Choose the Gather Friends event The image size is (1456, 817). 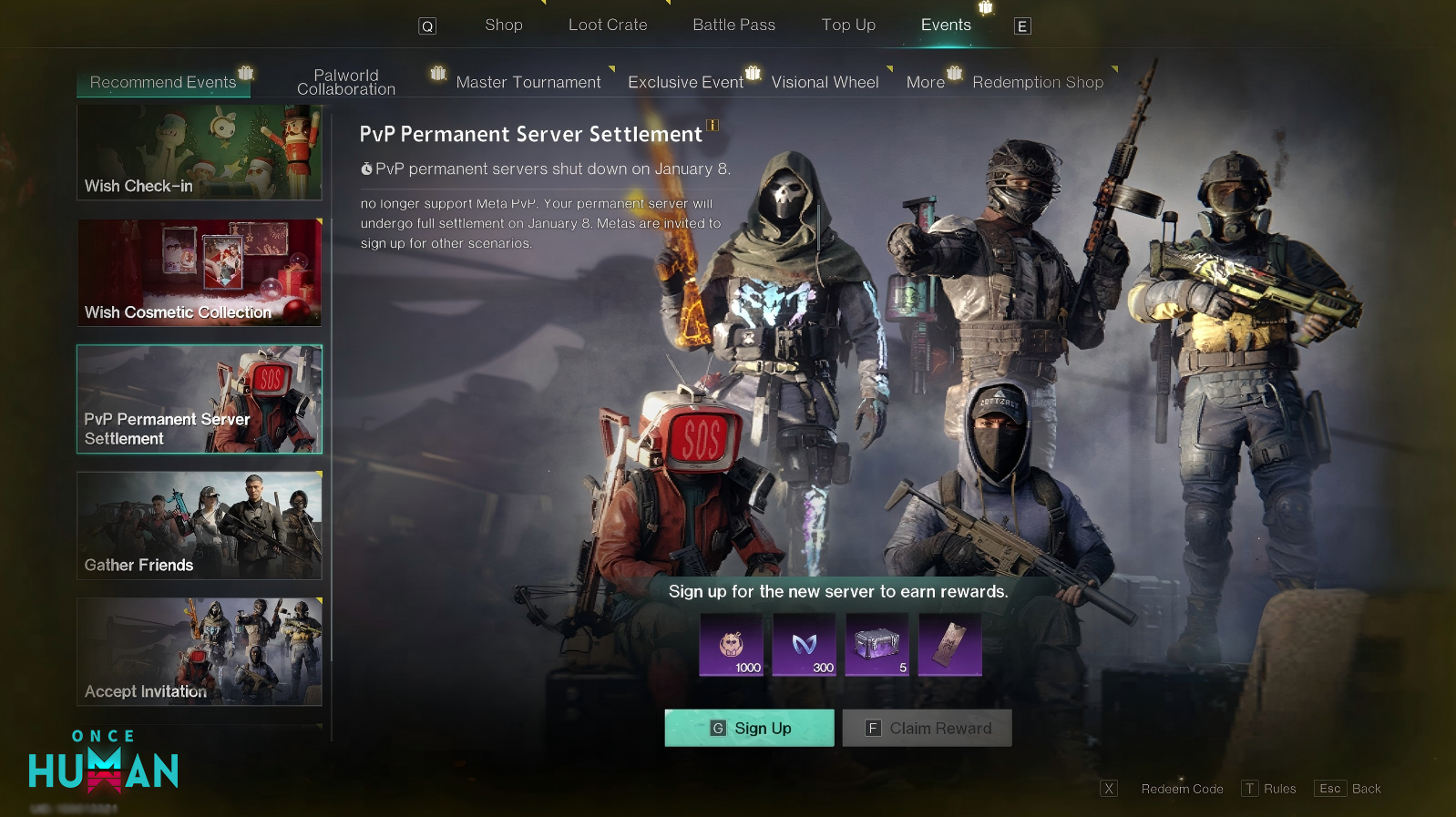coord(200,526)
